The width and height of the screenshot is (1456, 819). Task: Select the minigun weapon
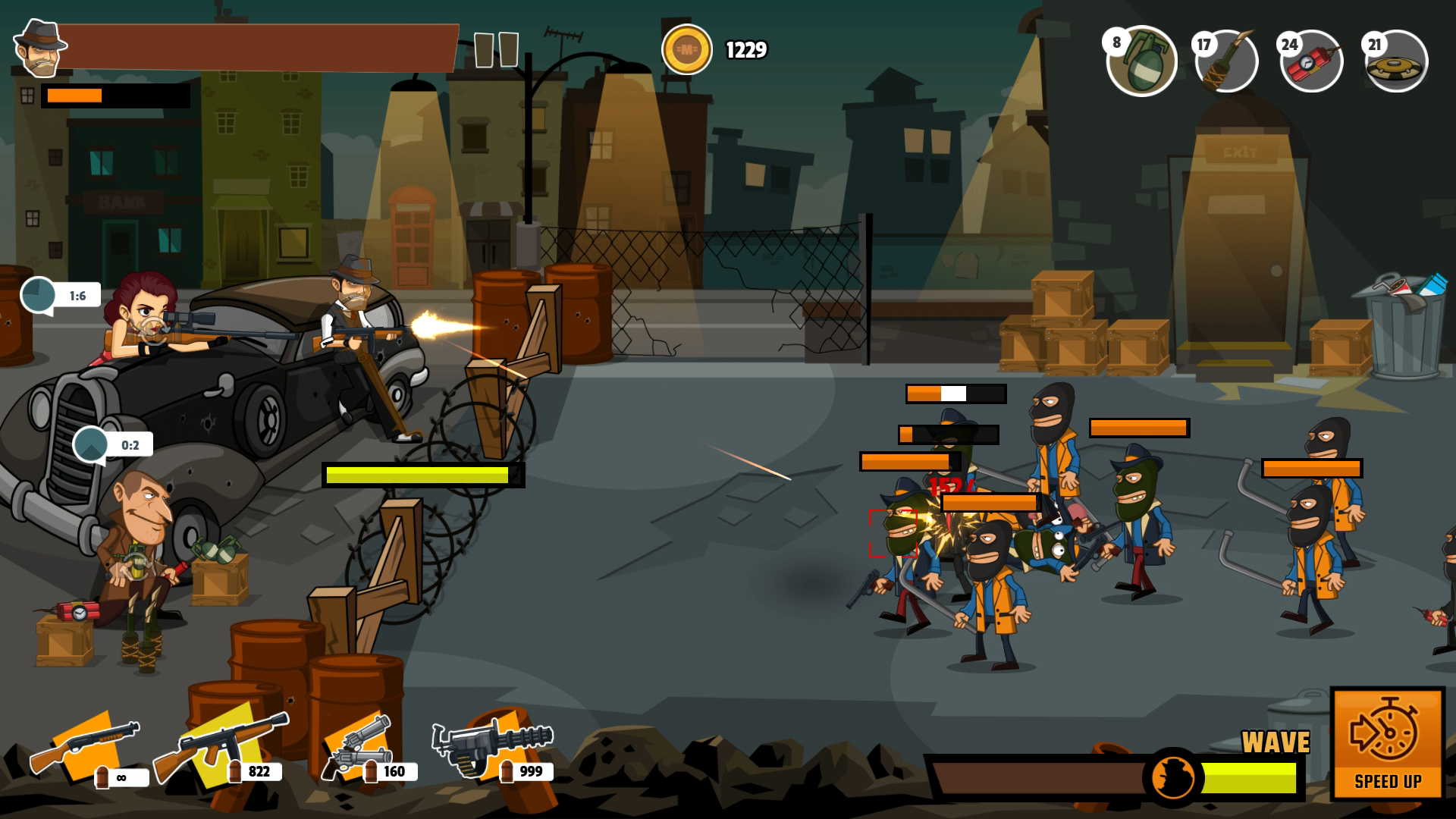(493, 747)
